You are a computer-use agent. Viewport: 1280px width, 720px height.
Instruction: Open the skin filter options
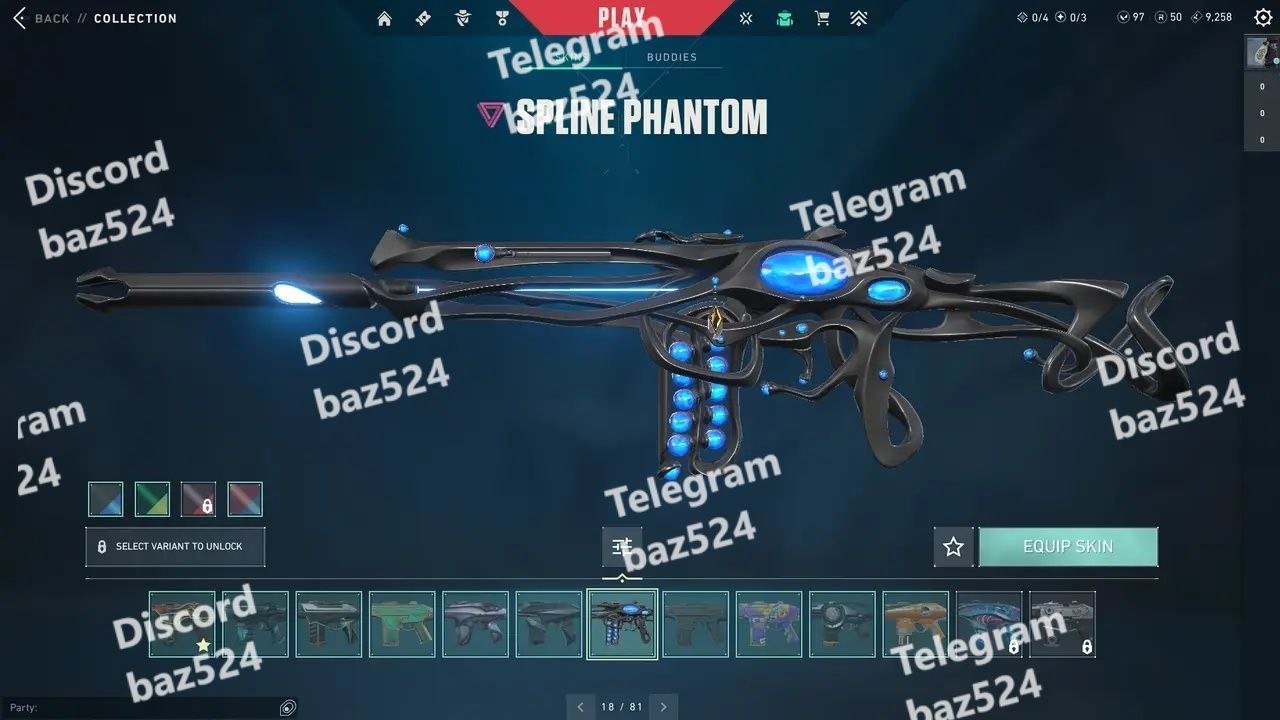[x=622, y=547]
